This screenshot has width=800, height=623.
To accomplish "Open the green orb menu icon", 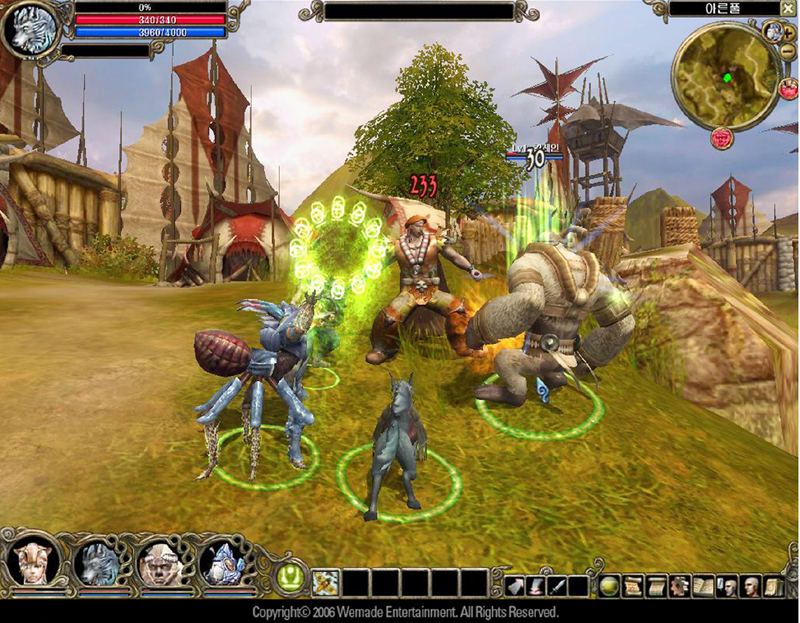I will 609,585.
